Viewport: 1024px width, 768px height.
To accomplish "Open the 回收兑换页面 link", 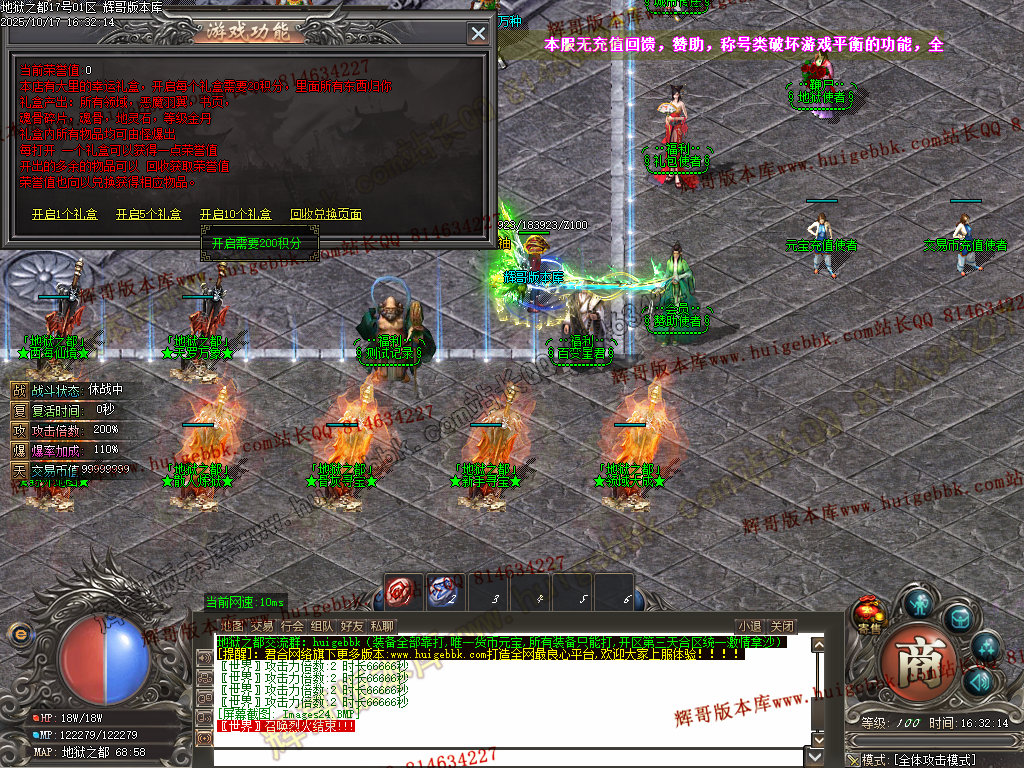I will [x=325, y=214].
